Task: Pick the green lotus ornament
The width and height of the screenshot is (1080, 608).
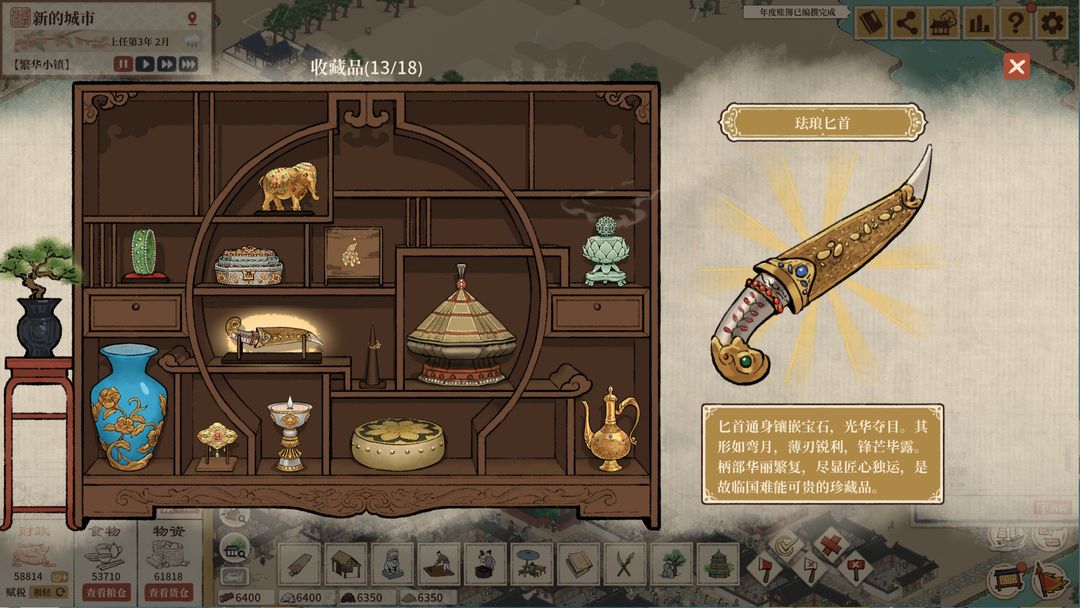Action: click(x=605, y=250)
